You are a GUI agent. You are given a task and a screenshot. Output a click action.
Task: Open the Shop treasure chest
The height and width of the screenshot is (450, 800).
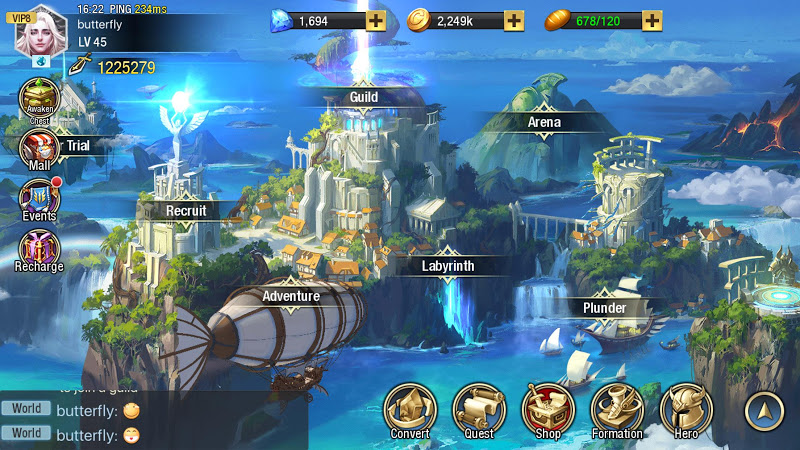(548, 410)
